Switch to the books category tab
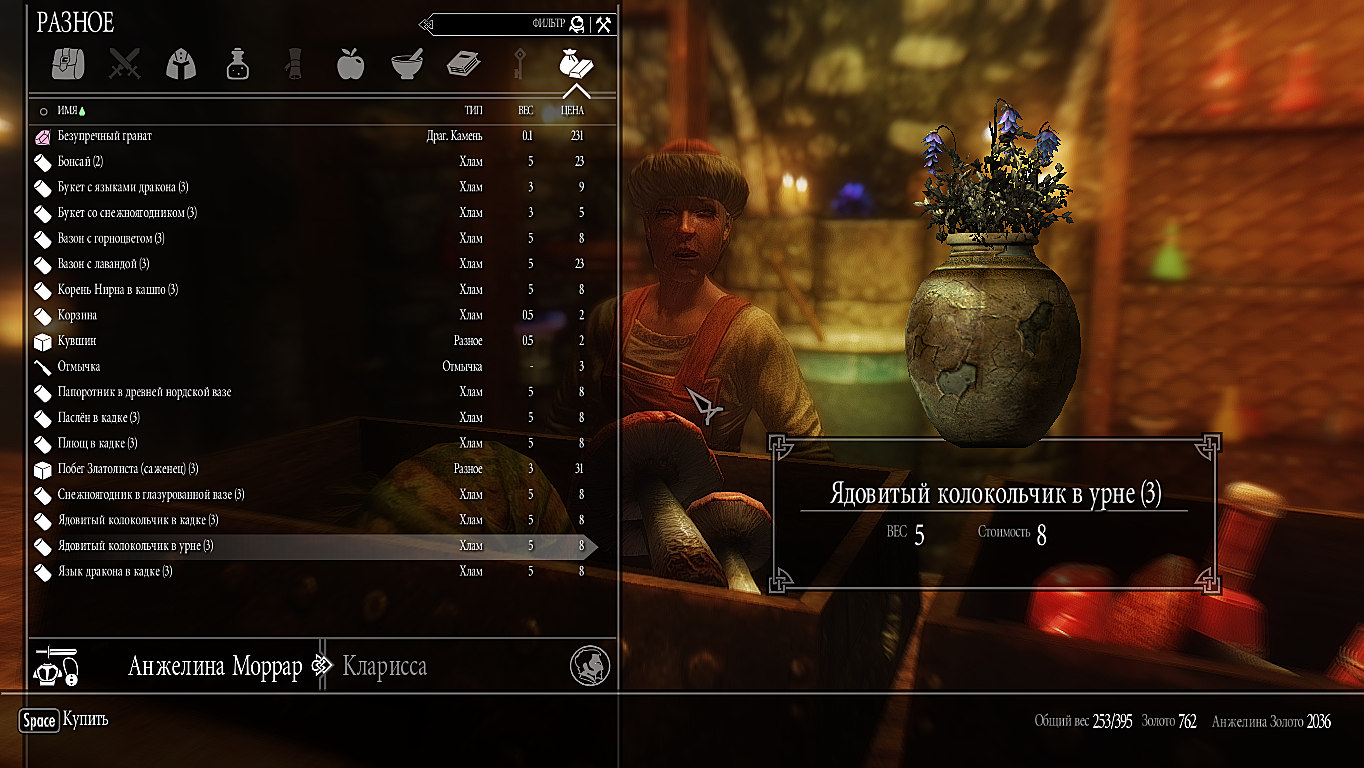Viewport: 1364px width, 768px height. point(463,64)
